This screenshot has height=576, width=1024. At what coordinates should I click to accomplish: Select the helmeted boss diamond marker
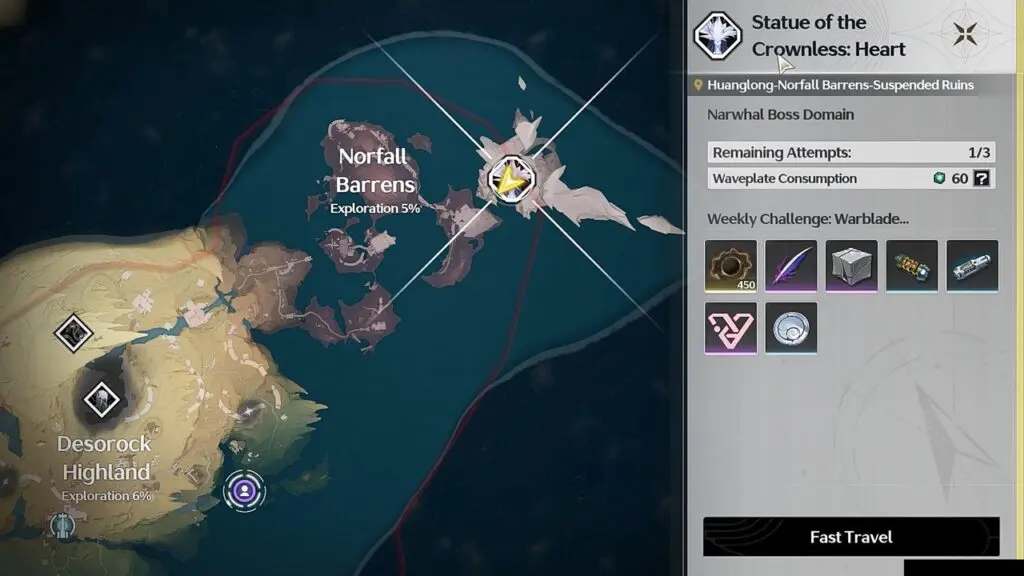(x=100, y=400)
